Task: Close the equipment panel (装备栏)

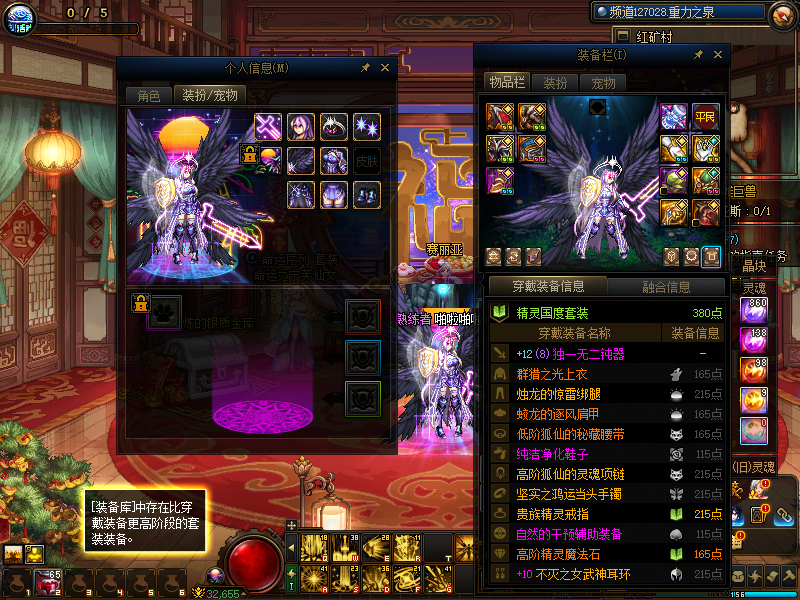Action: 717,55
